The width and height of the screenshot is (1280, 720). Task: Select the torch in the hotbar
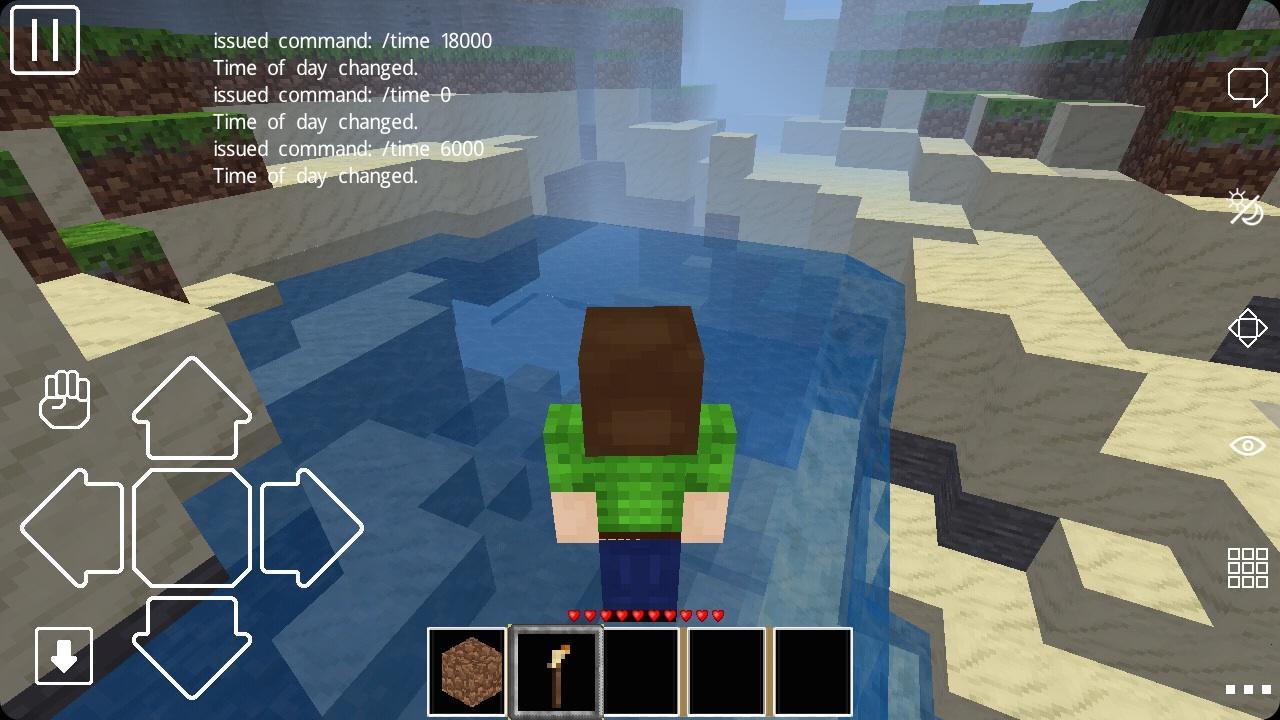[x=557, y=670]
